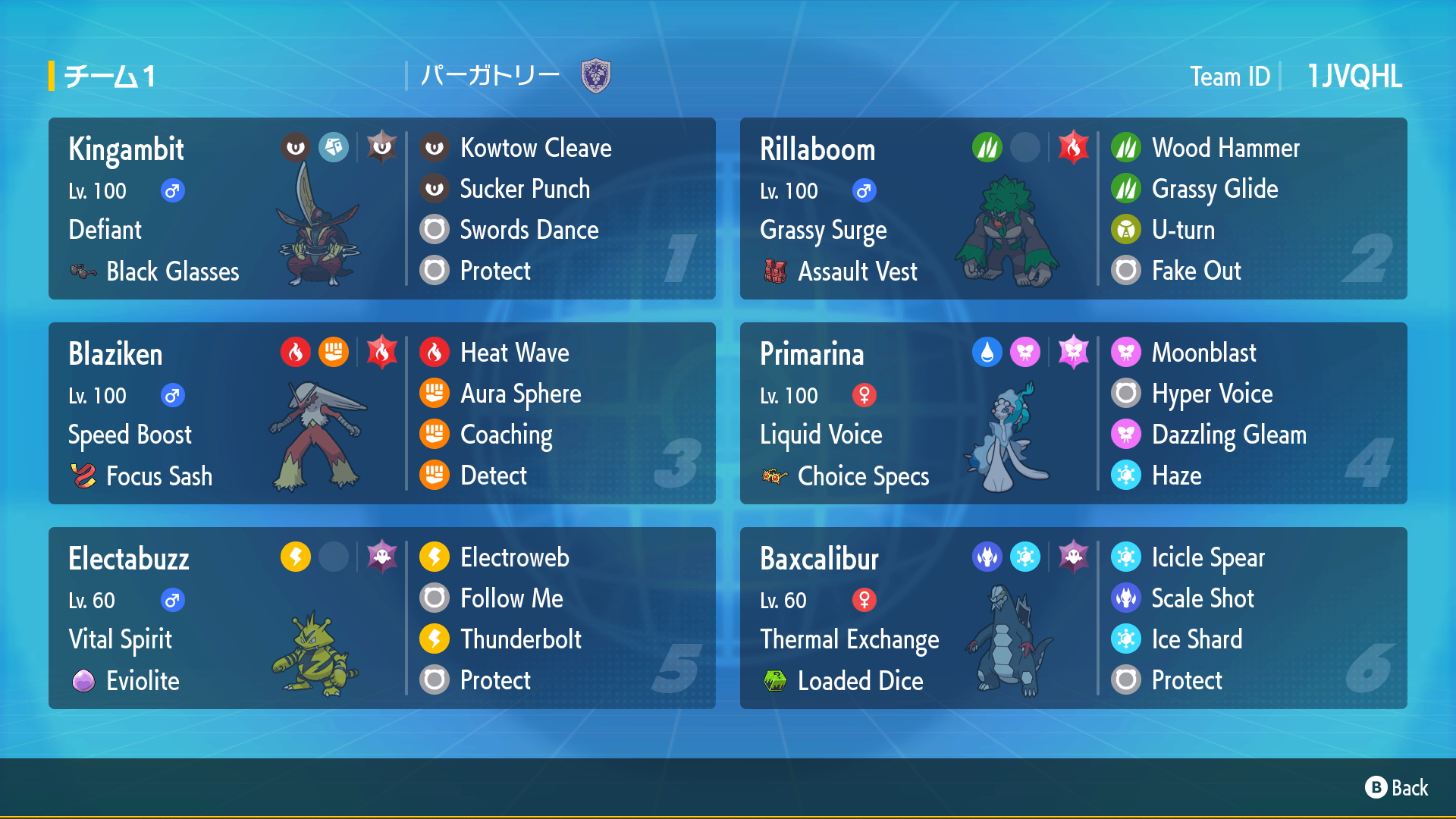Click the Back button

(1397, 788)
